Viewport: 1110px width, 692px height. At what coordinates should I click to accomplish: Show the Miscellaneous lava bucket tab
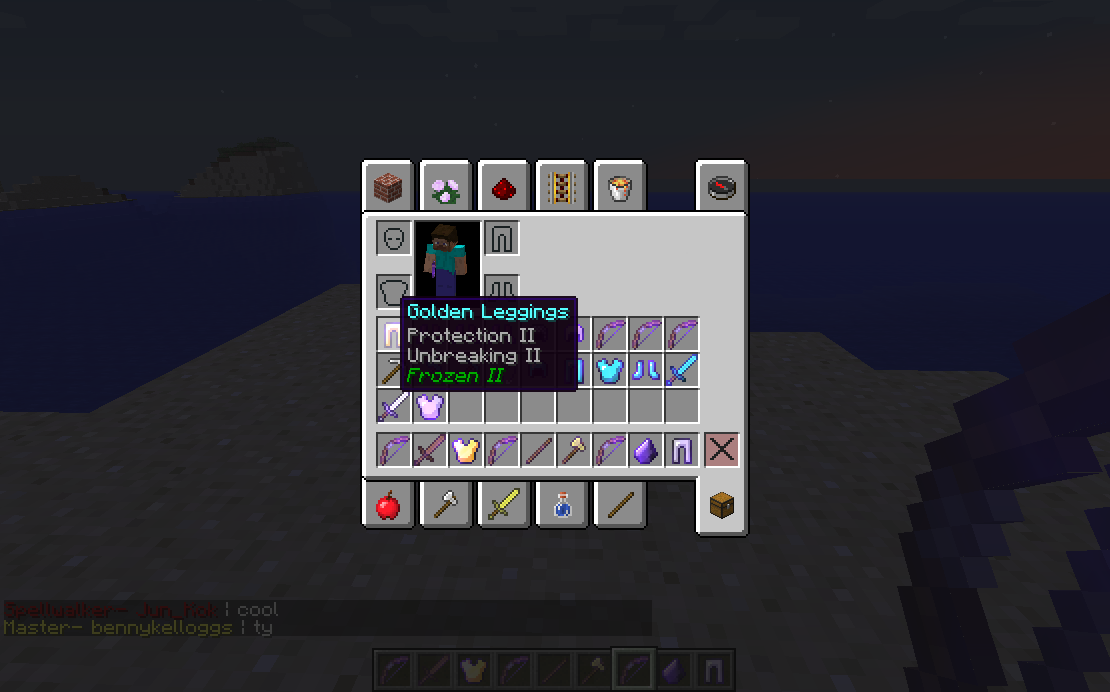(618, 186)
